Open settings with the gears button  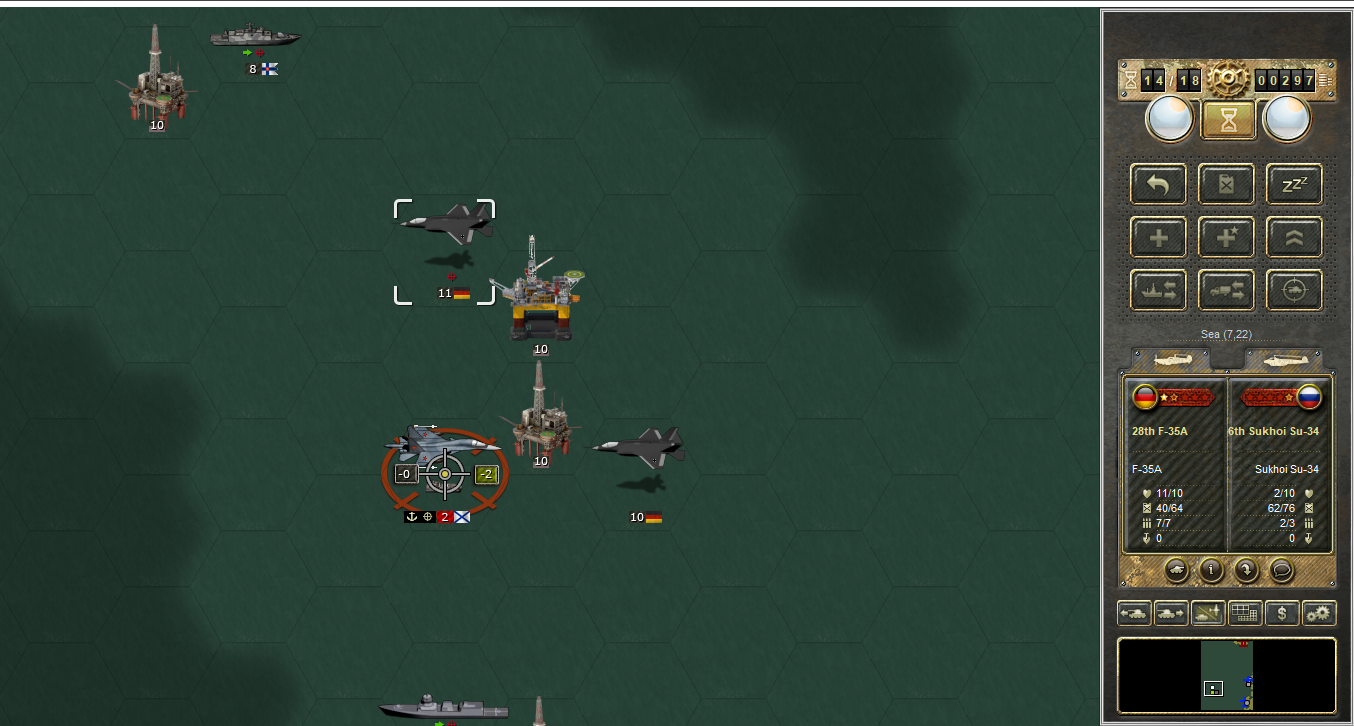(1319, 613)
